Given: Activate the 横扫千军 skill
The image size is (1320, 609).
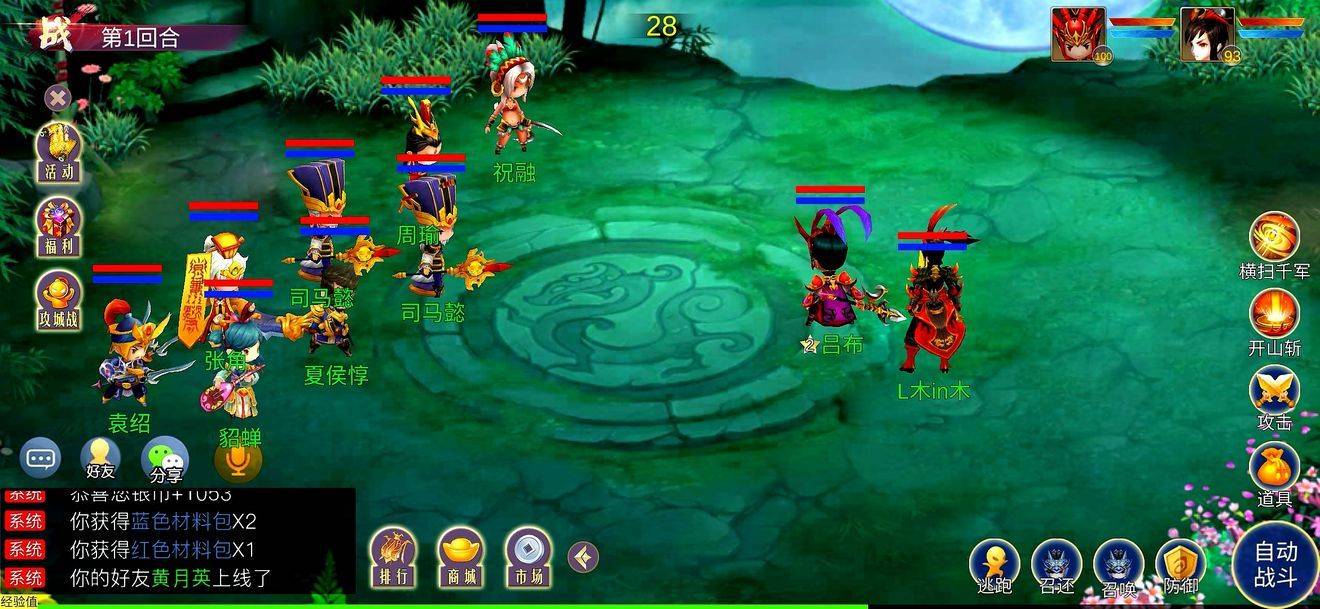Looking at the screenshot, I should click(x=1274, y=240).
